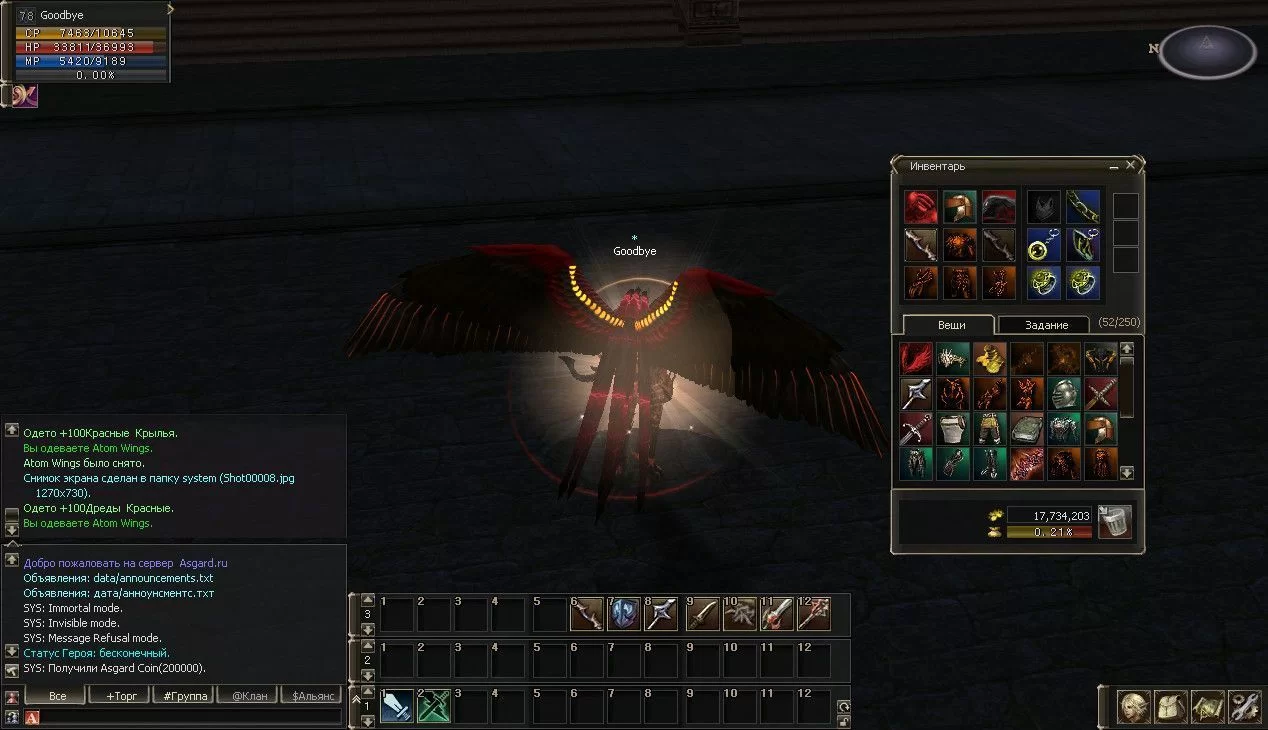Close the Инвентарь inventory window
The width and height of the screenshot is (1268, 730).
1130,166
